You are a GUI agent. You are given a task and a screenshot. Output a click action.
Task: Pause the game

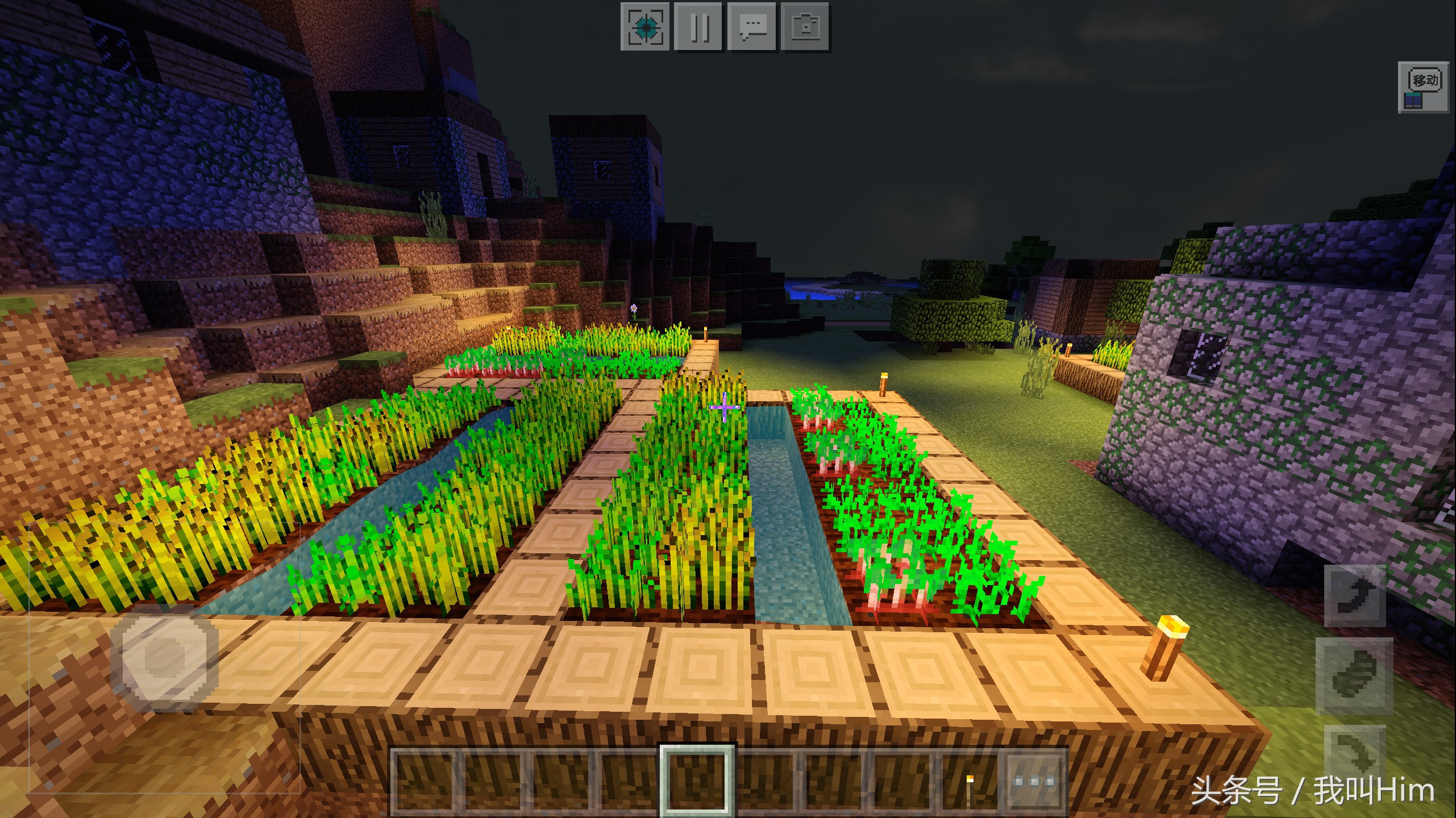point(698,27)
